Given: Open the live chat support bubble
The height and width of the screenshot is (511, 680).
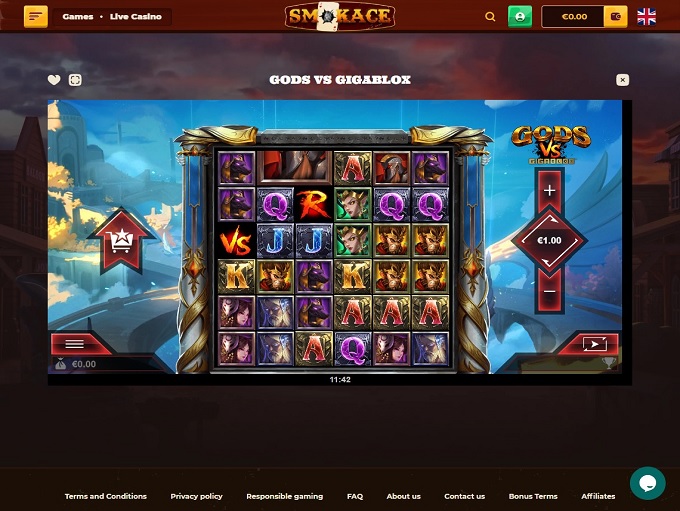Looking at the screenshot, I should pos(647,483).
